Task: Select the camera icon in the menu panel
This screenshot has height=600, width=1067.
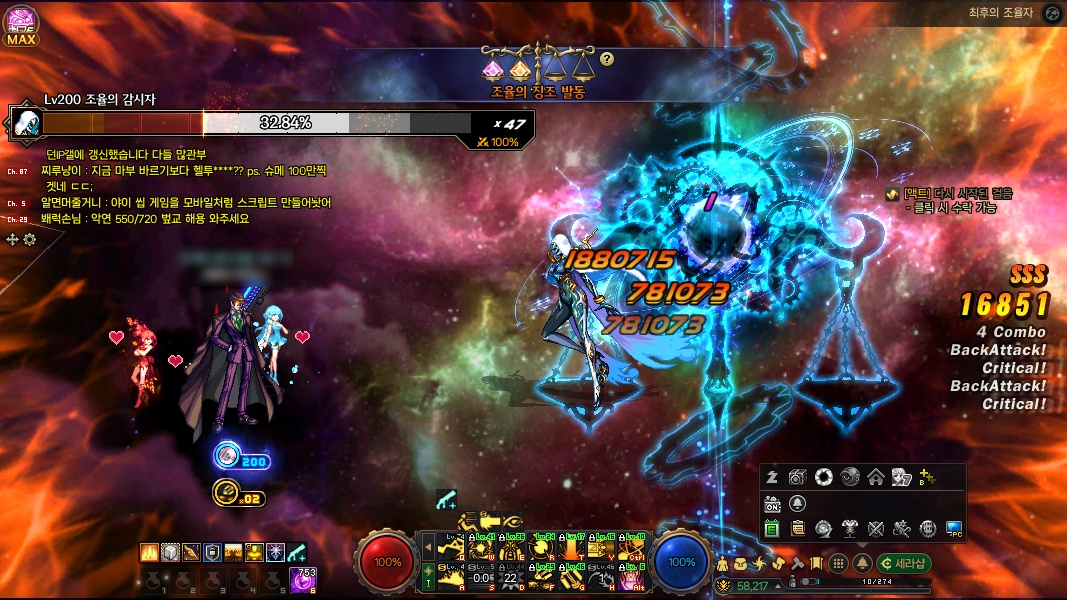Action: [x=797, y=477]
